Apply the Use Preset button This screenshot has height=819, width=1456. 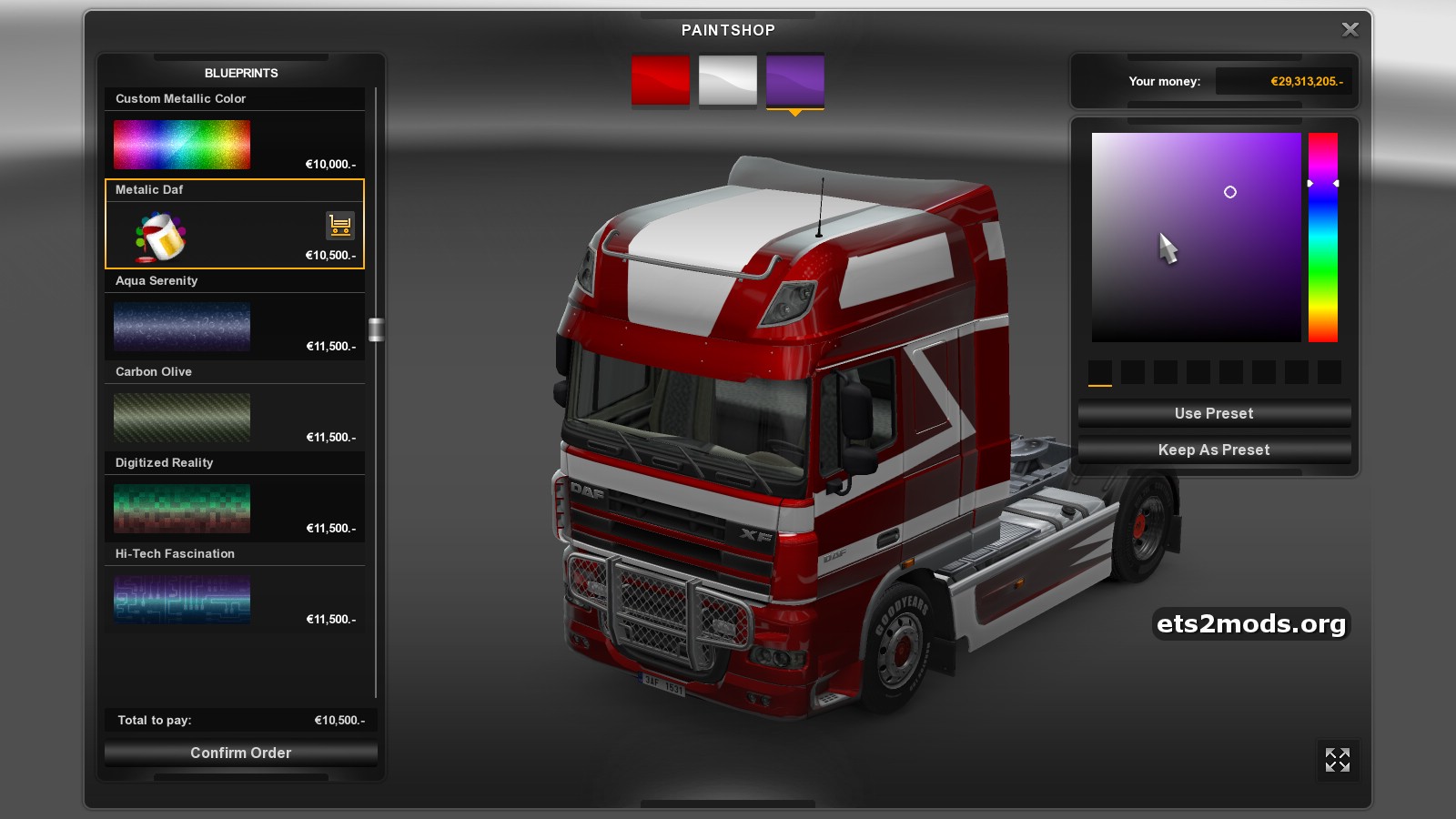tap(1214, 413)
